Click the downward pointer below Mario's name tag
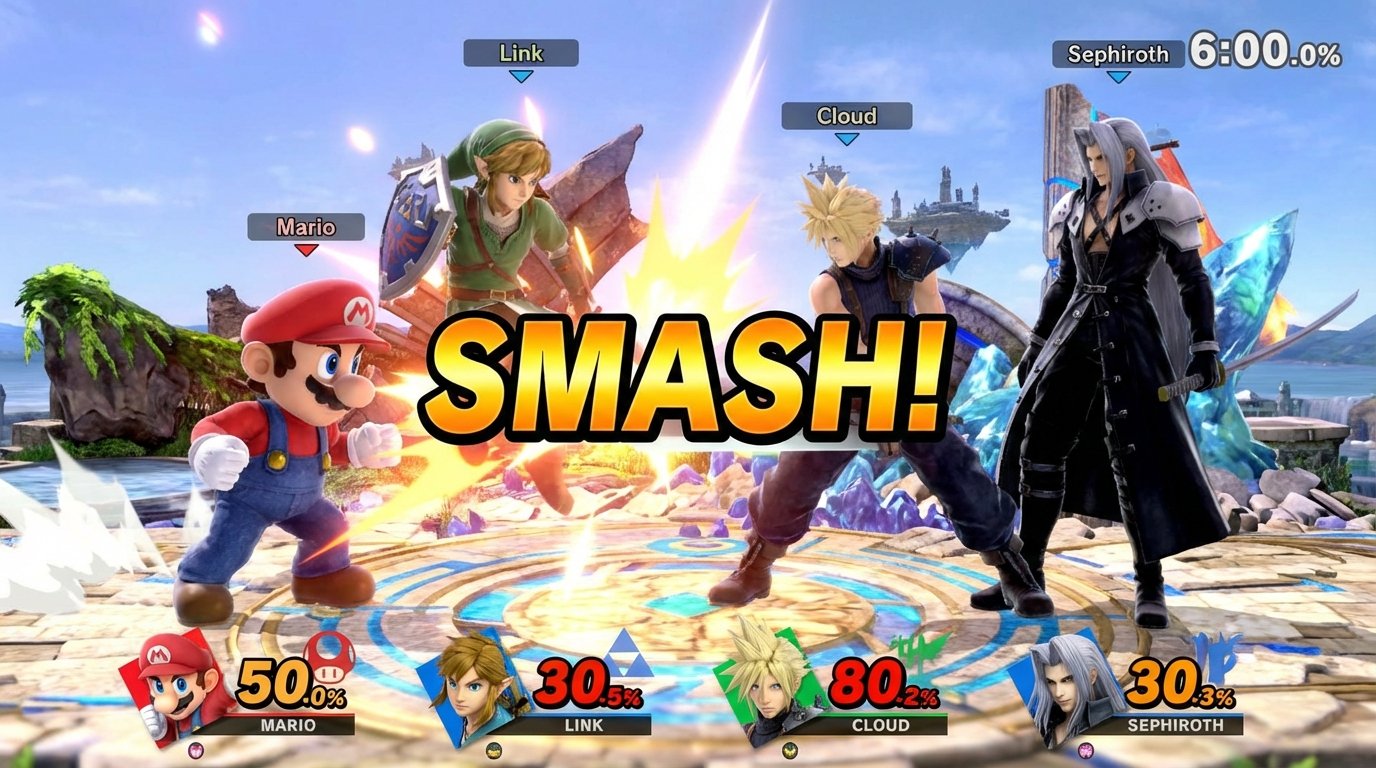 (305, 250)
